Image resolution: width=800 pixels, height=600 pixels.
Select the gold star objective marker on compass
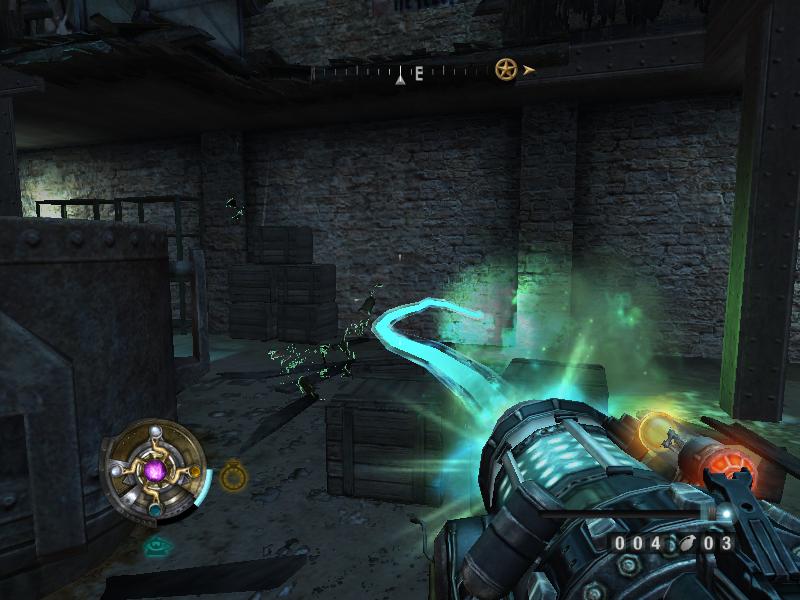(x=506, y=70)
